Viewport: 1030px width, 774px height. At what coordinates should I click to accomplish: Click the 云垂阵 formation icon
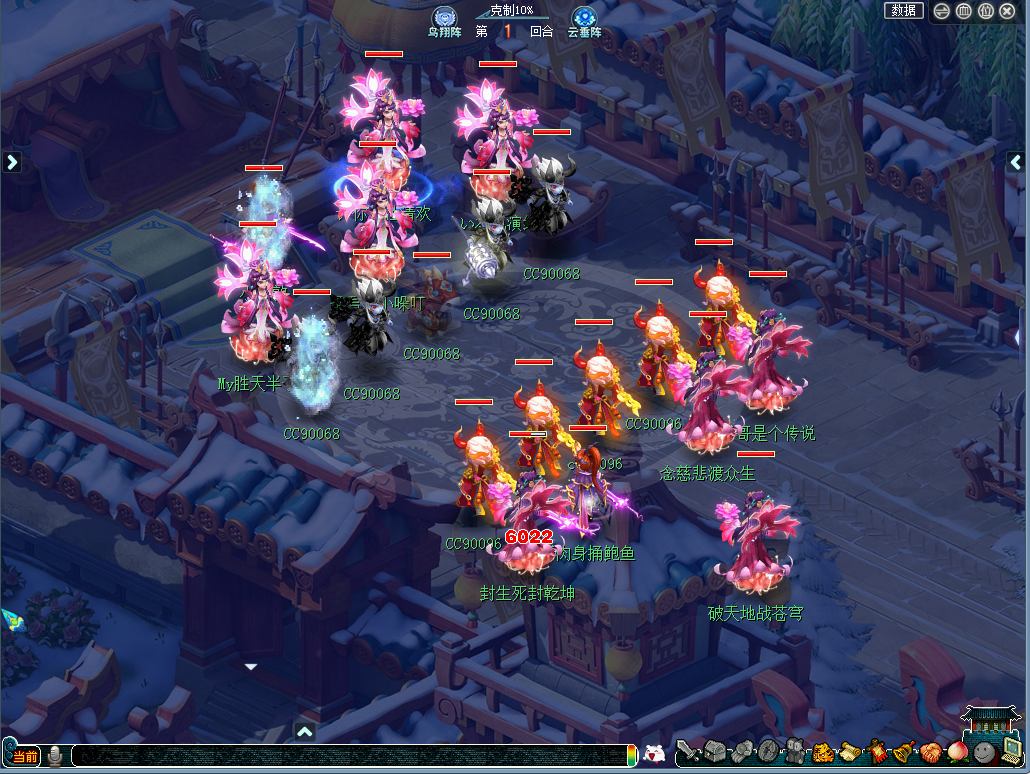click(584, 18)
